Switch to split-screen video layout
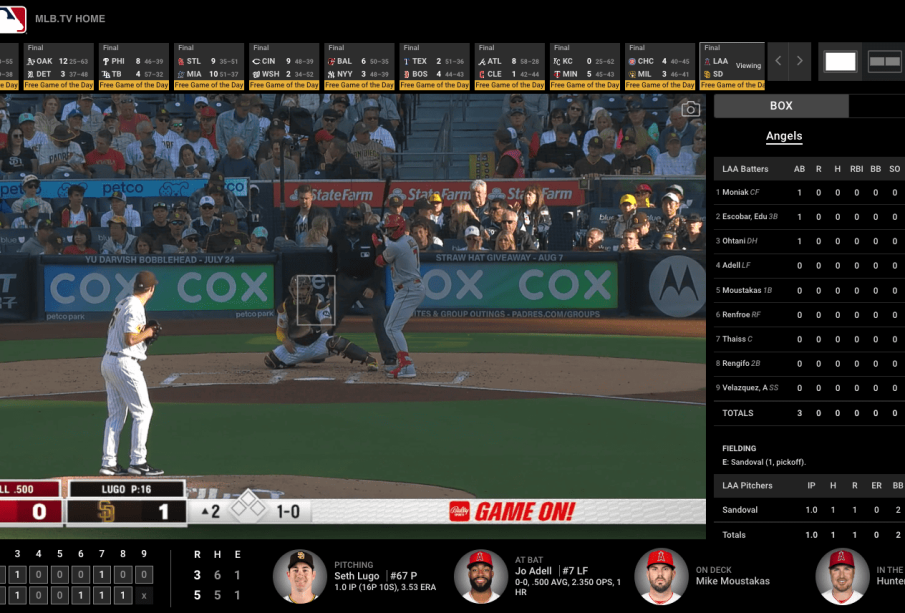This screenshot has width=905, height=613. [x=885, y=61]
